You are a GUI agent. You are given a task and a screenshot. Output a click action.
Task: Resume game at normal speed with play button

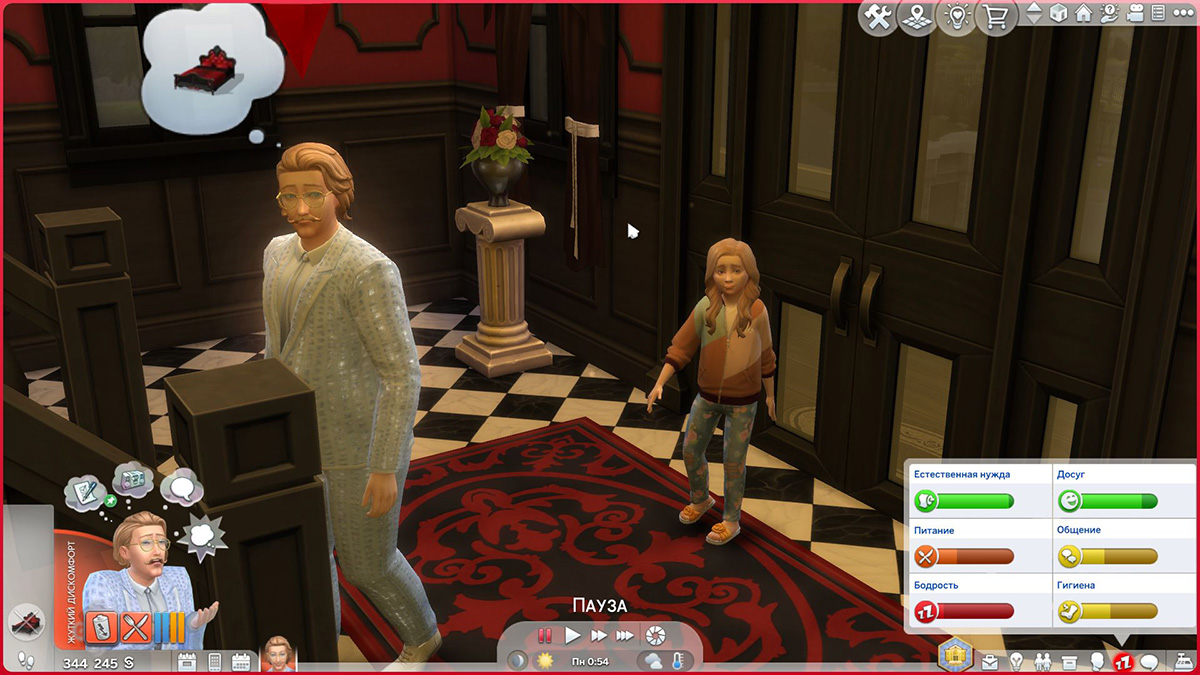[573, 635]
